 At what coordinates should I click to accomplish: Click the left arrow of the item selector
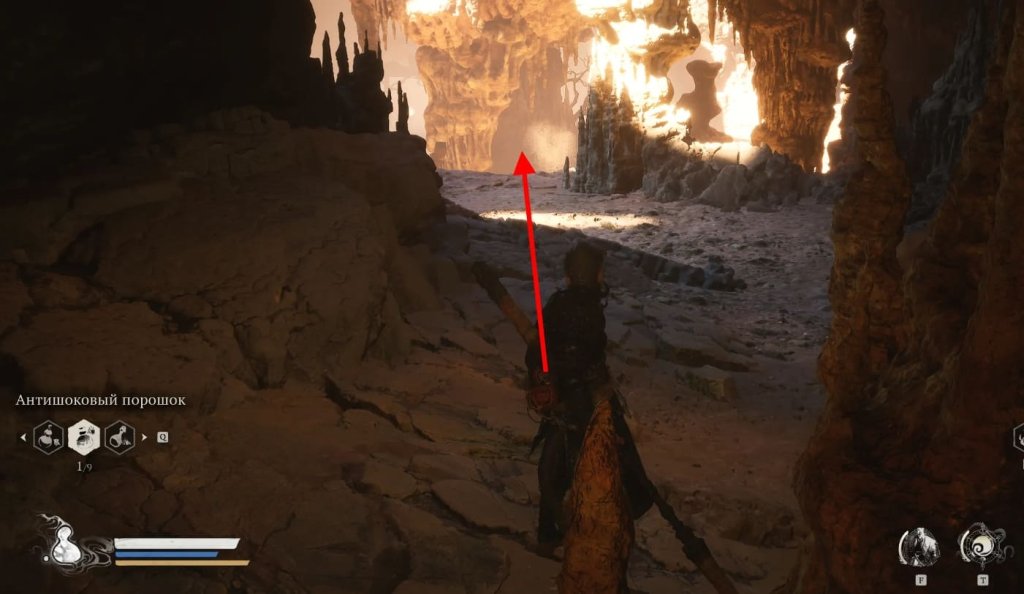[x=23, y=437]
